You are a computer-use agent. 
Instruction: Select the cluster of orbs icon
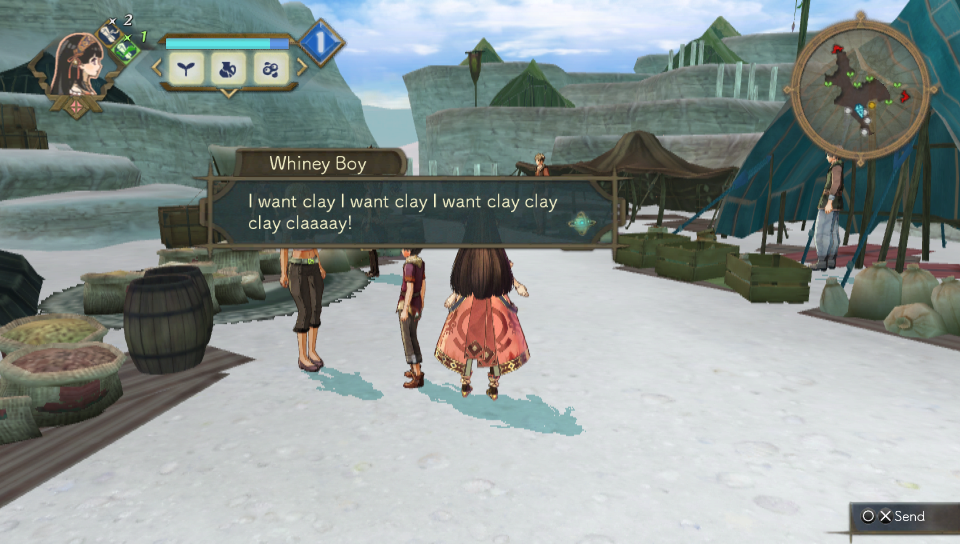click(271, 68)
